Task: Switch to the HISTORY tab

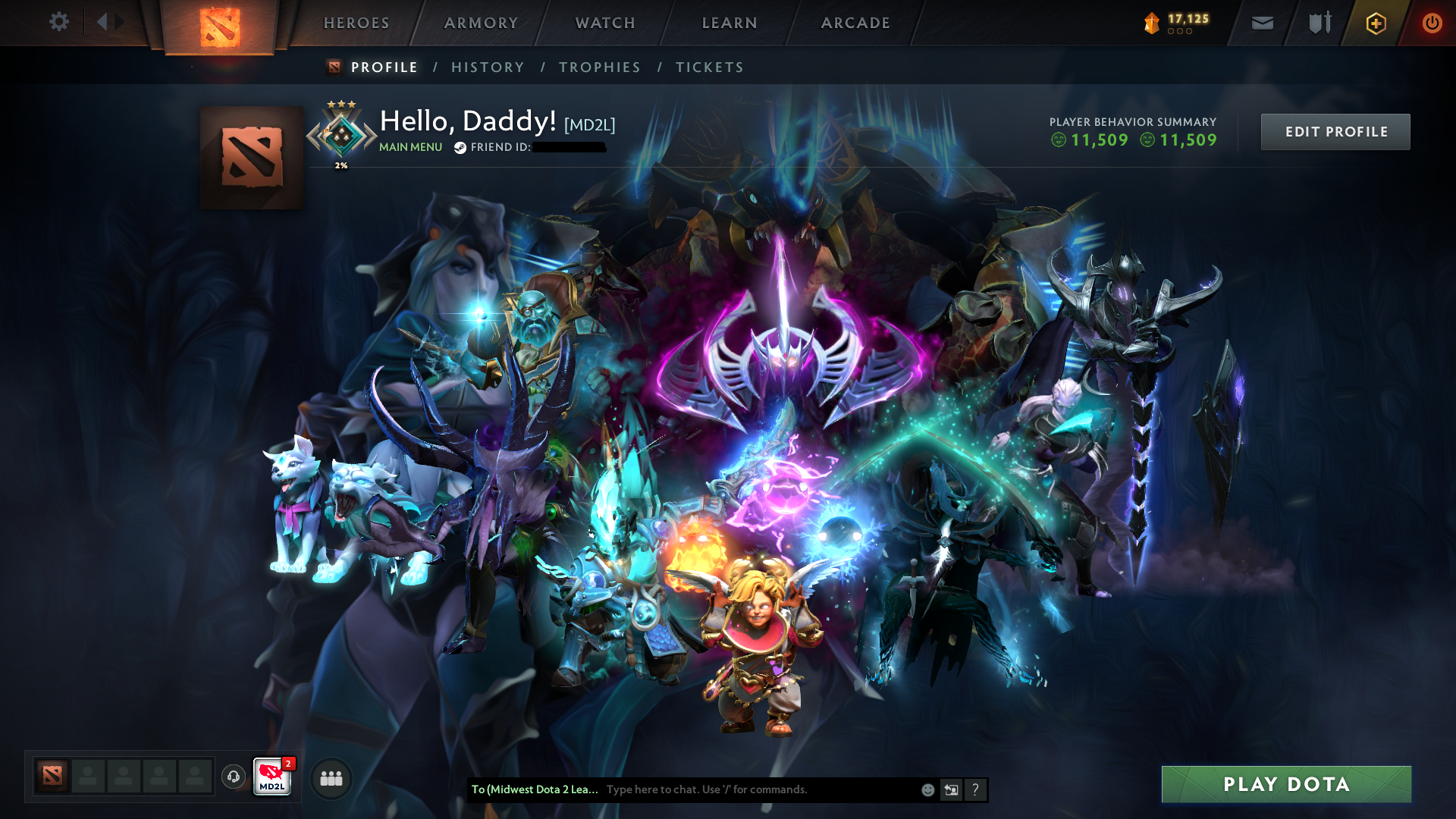Action: click(488, 67)
